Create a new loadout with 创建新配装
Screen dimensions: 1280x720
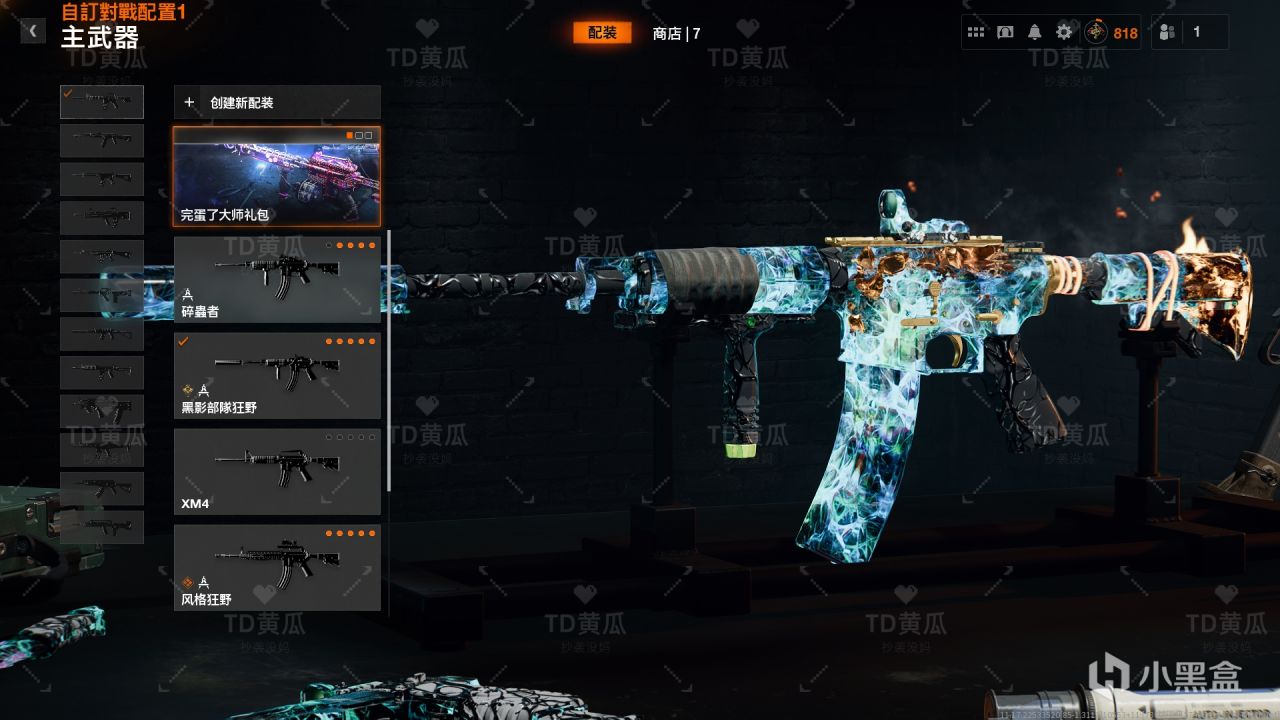pos(277,102)
